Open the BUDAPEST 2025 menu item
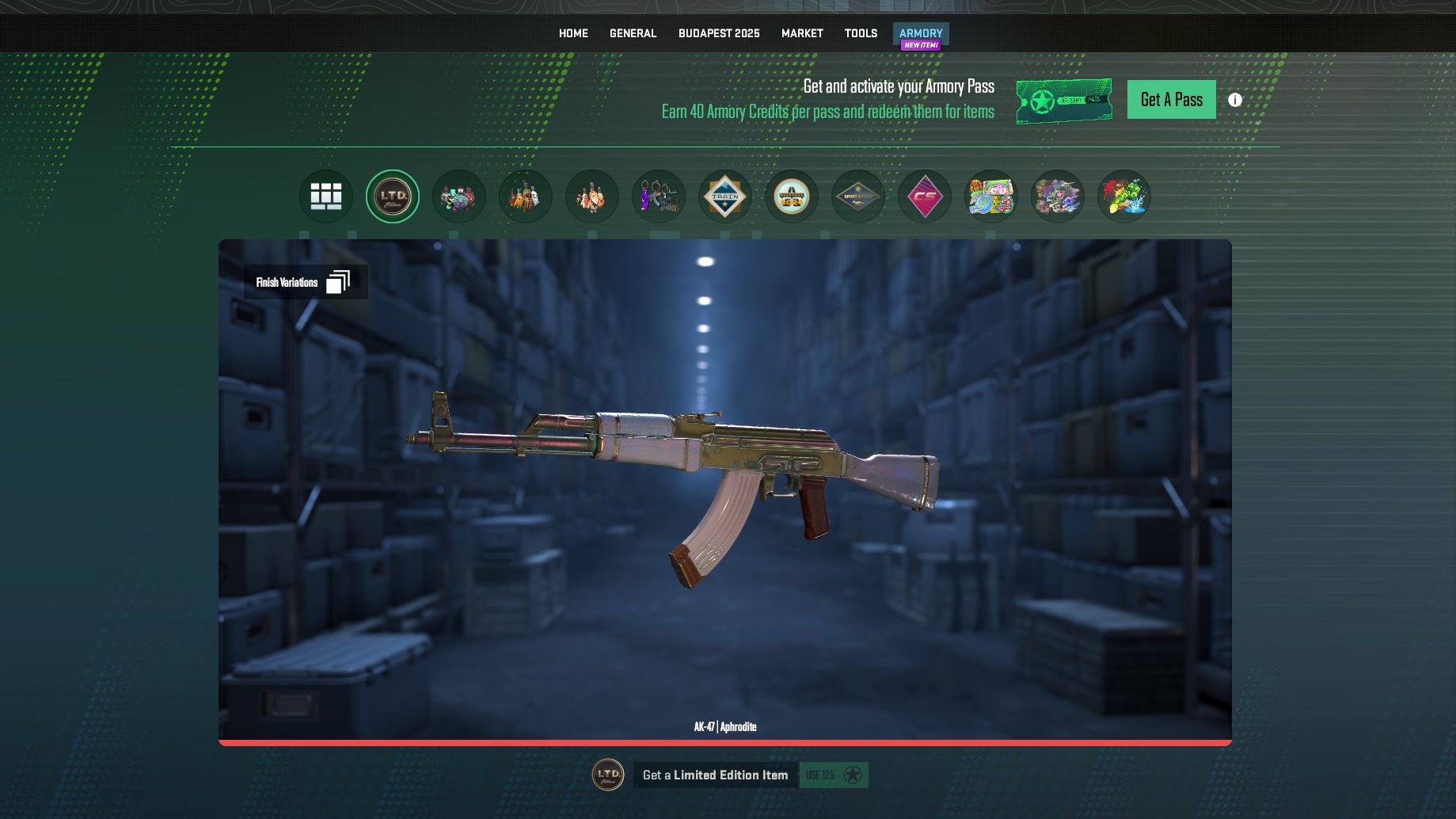Screen dimensions: 1456x819 tap(719, 33)
